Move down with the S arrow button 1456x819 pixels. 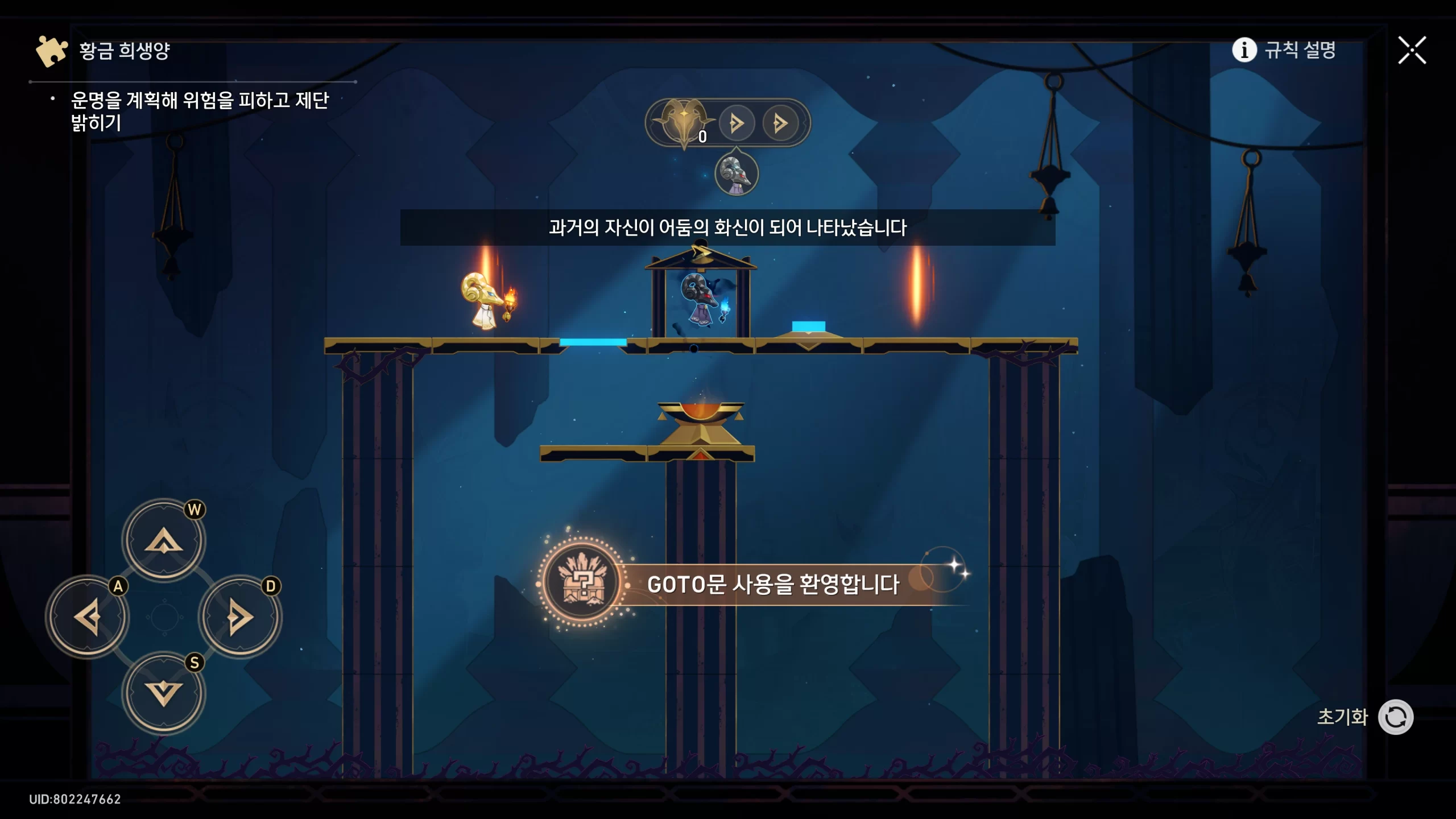tap(164, 693)
